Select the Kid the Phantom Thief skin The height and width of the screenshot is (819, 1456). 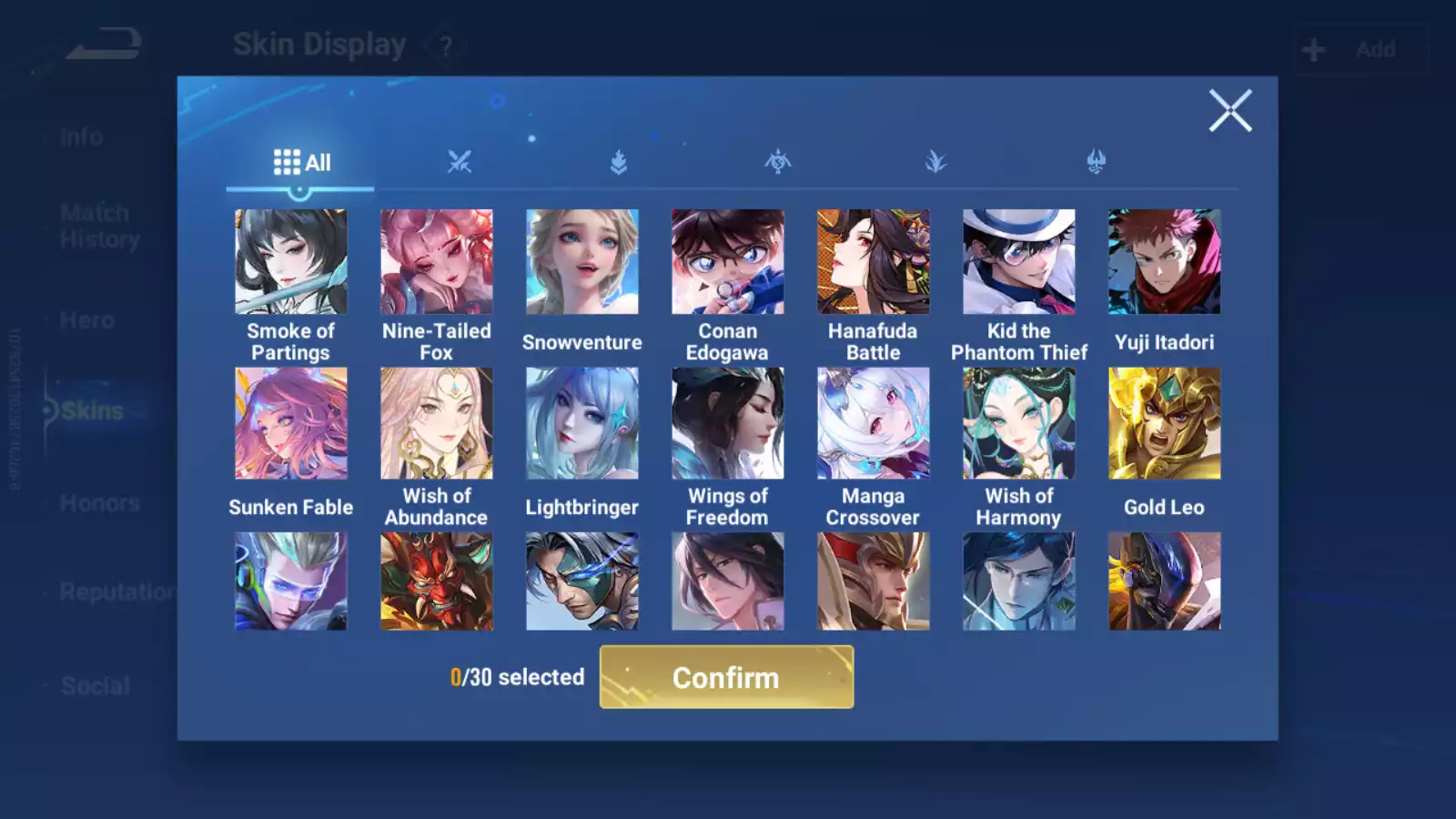pos(1019,262)
